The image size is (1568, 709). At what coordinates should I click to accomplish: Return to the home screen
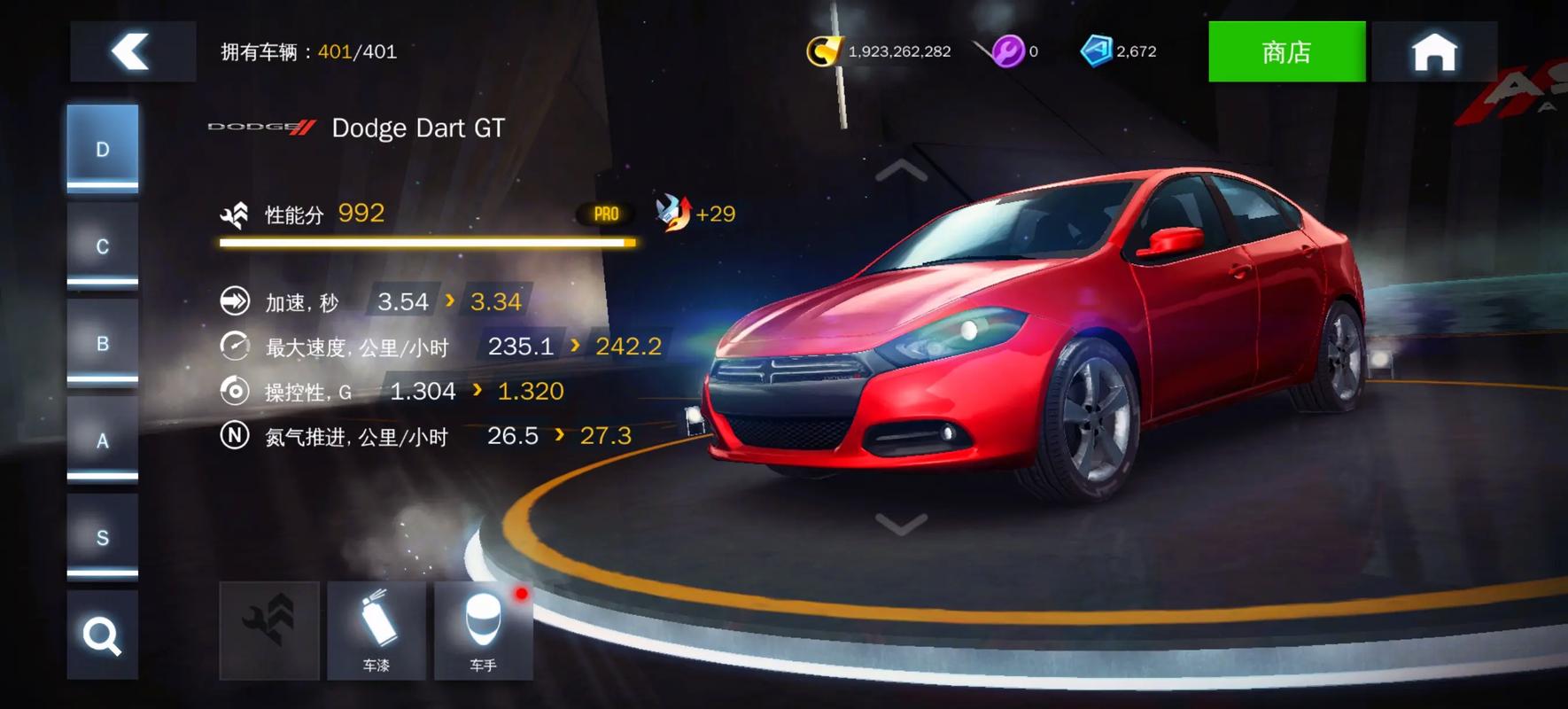1433,51
